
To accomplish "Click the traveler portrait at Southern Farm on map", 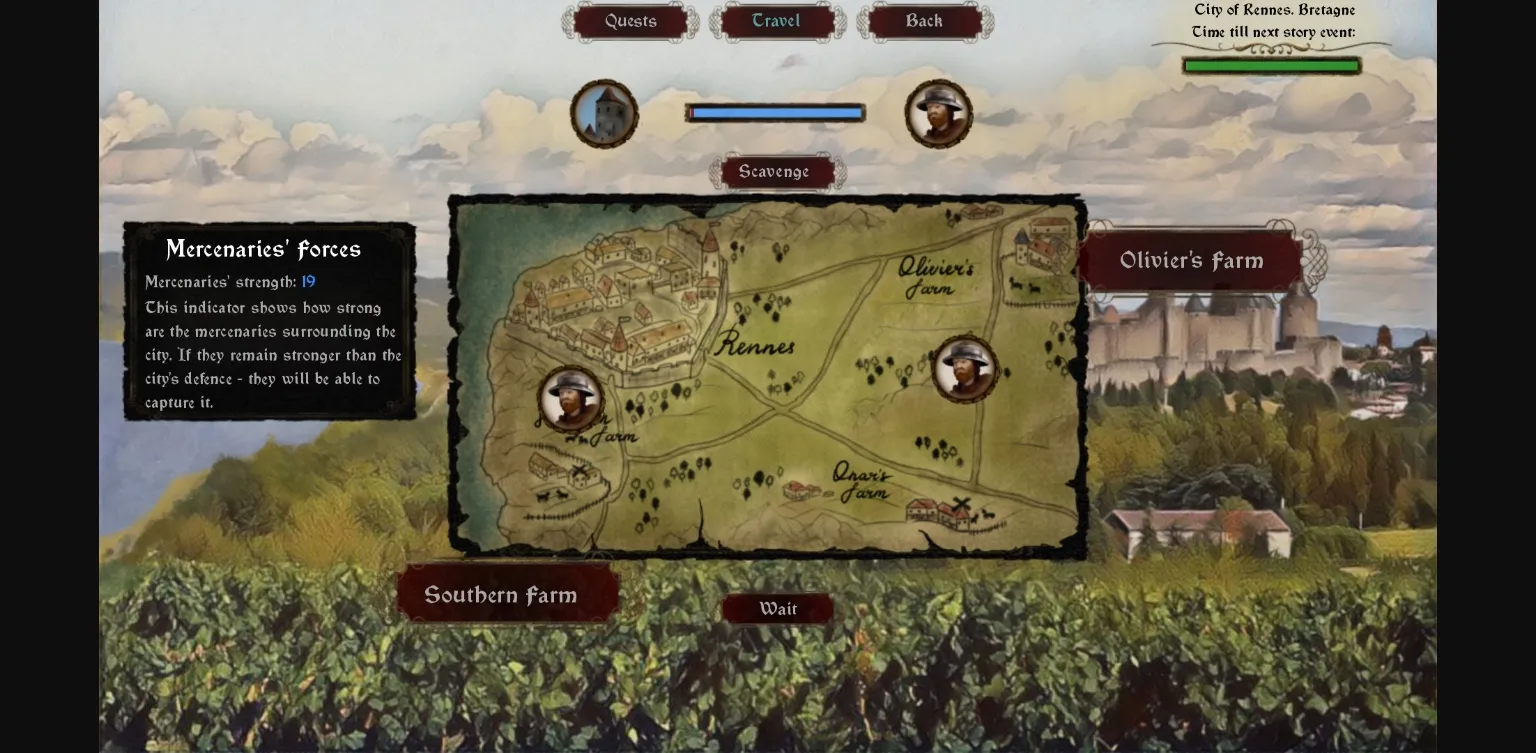I will click(570, 398).
